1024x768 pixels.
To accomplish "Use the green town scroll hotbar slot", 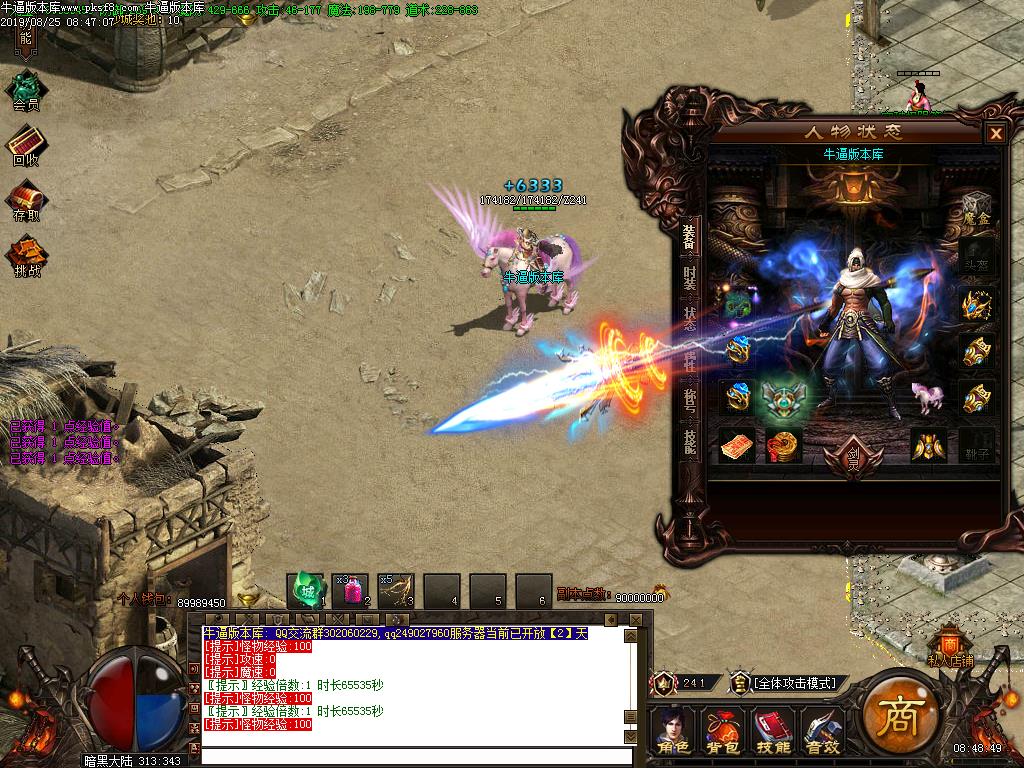I will tap(307, 590).
